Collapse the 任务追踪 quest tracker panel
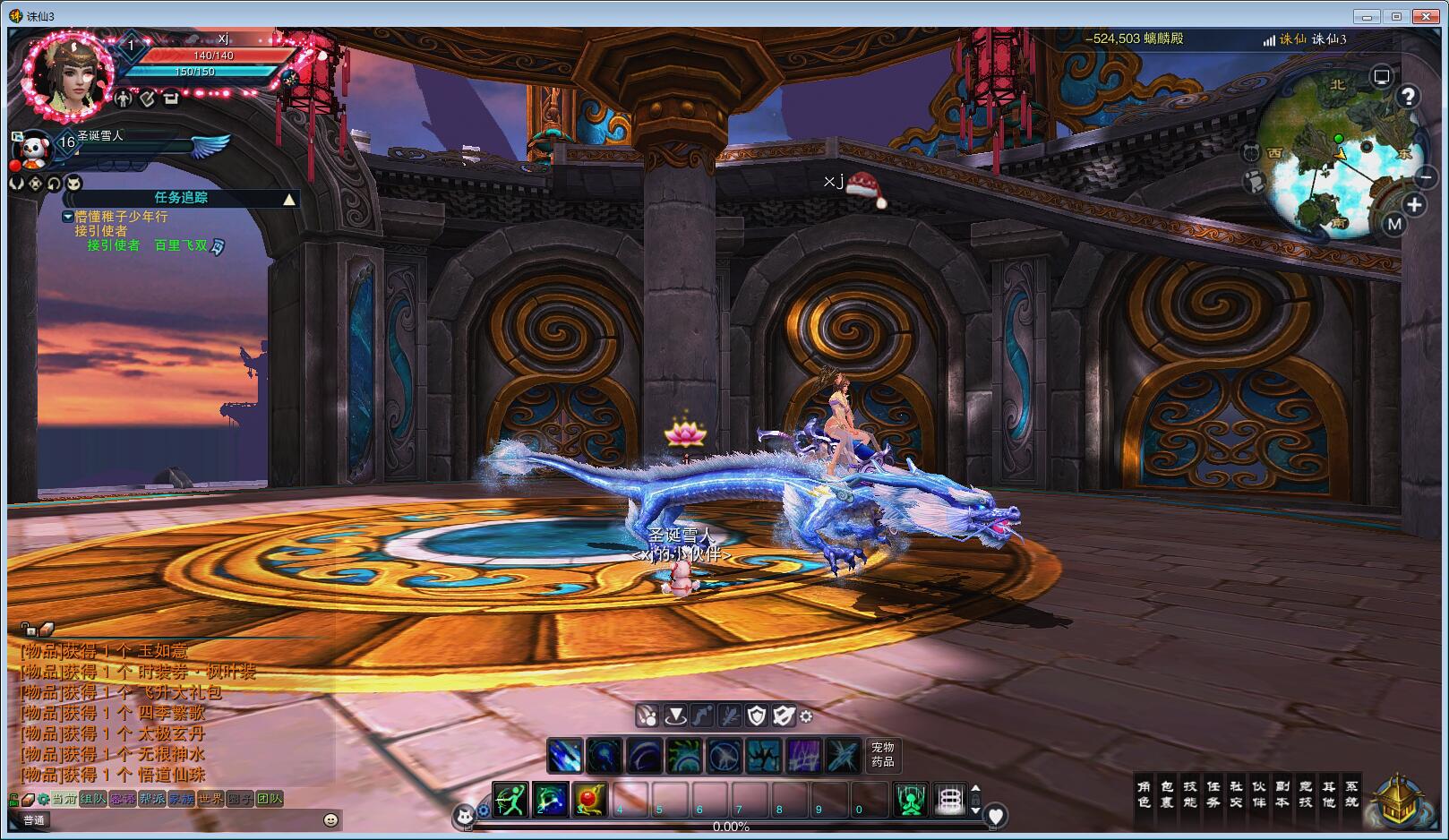 coord(289,199)
